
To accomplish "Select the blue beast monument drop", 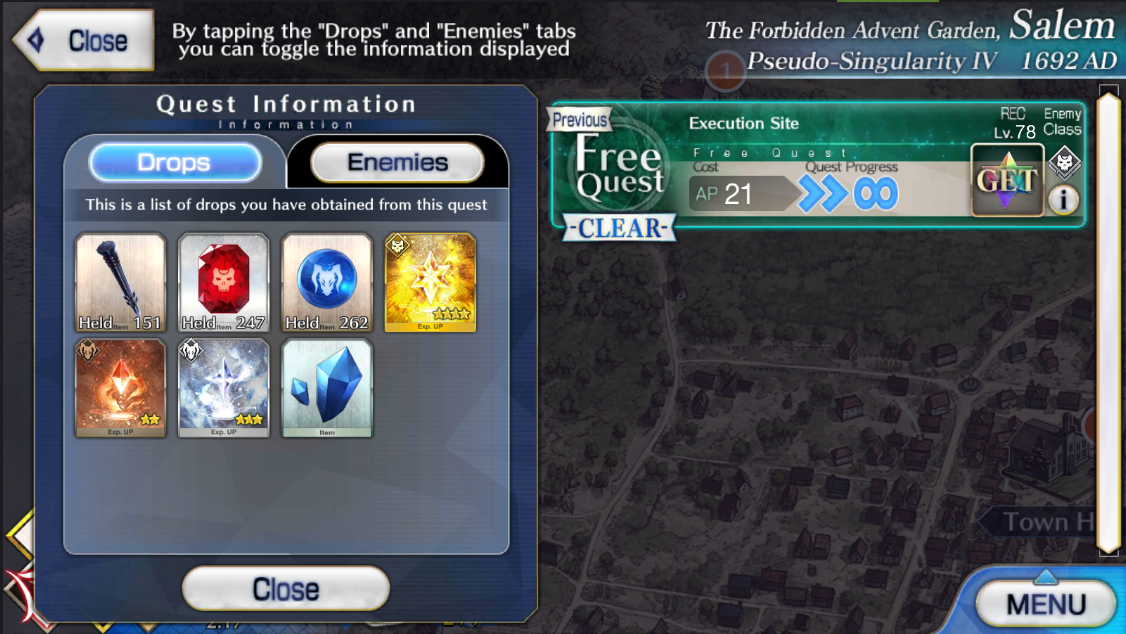I will [x=327, y=283].
